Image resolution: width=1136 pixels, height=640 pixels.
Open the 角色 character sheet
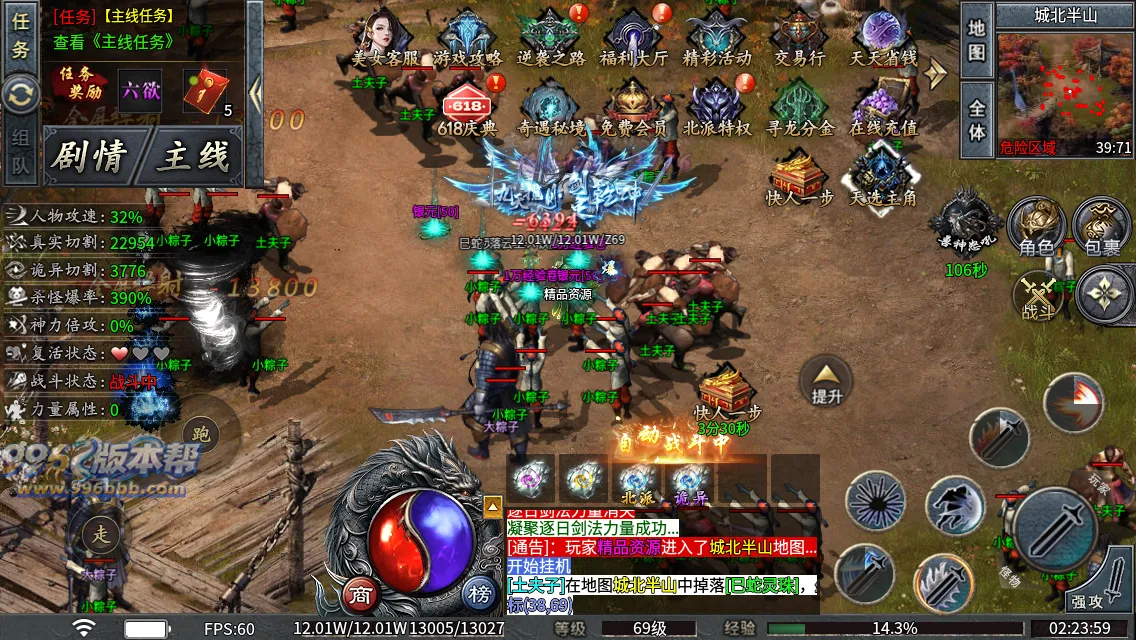pyautogui.click(x=1036, y=225)
